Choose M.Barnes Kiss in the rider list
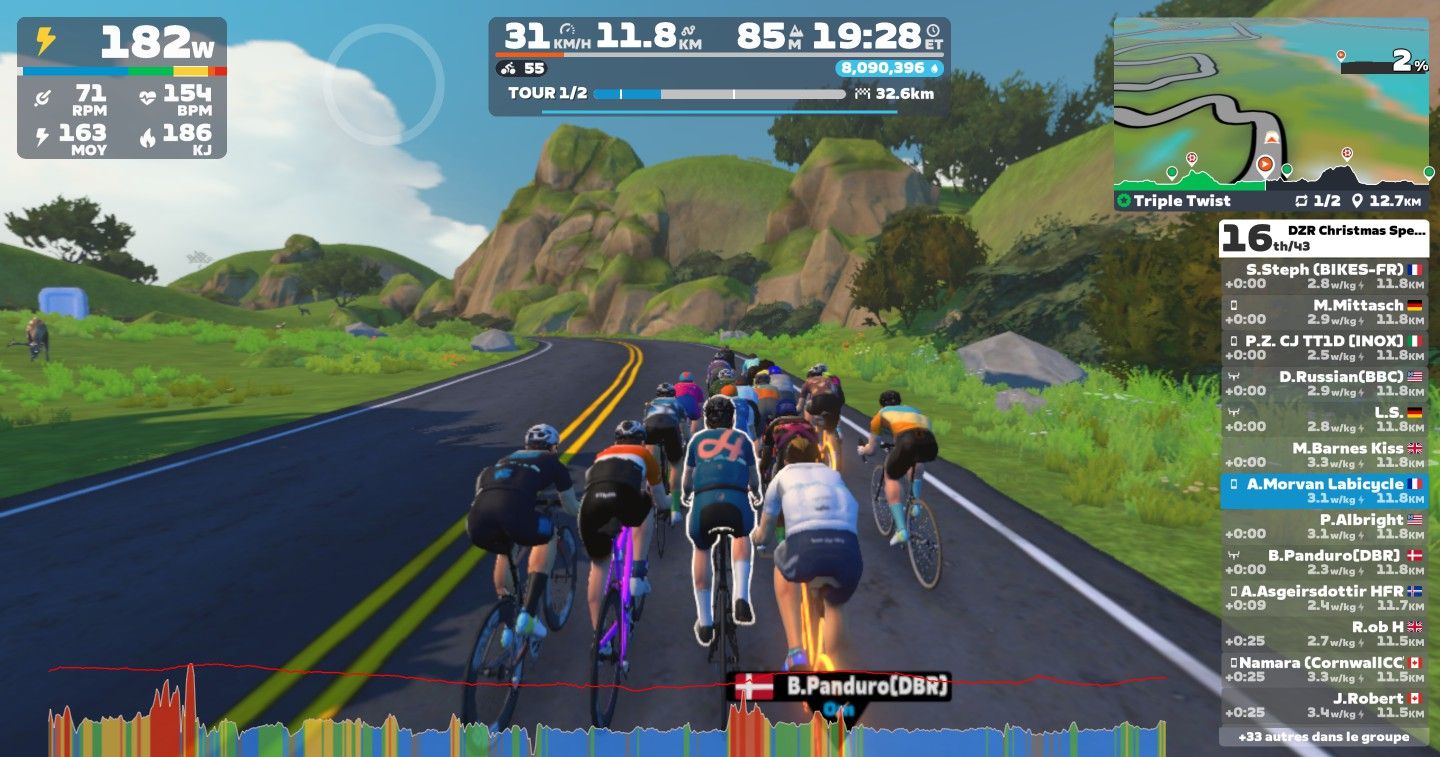 (x=1324, y=455)
